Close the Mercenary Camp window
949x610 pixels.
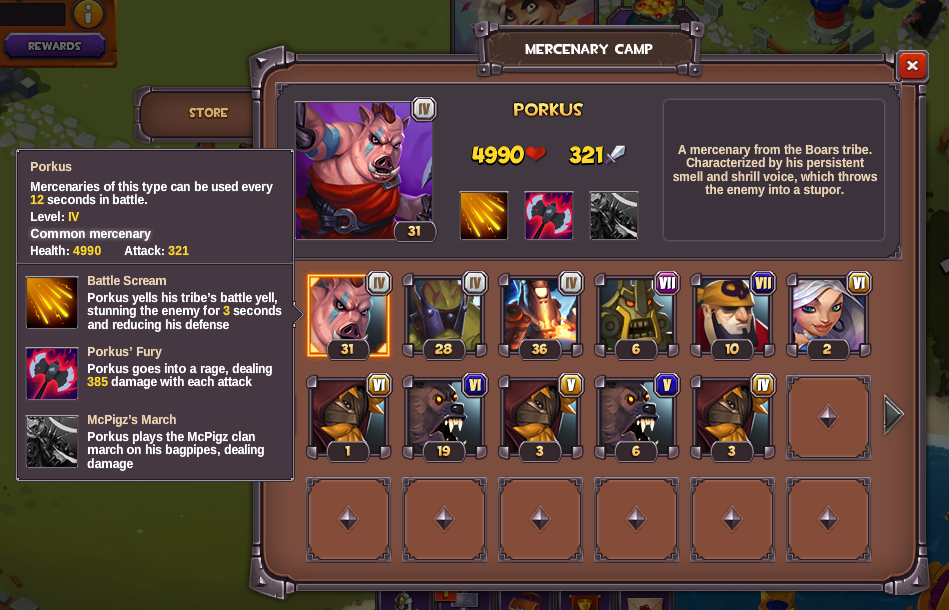point(912,66)
